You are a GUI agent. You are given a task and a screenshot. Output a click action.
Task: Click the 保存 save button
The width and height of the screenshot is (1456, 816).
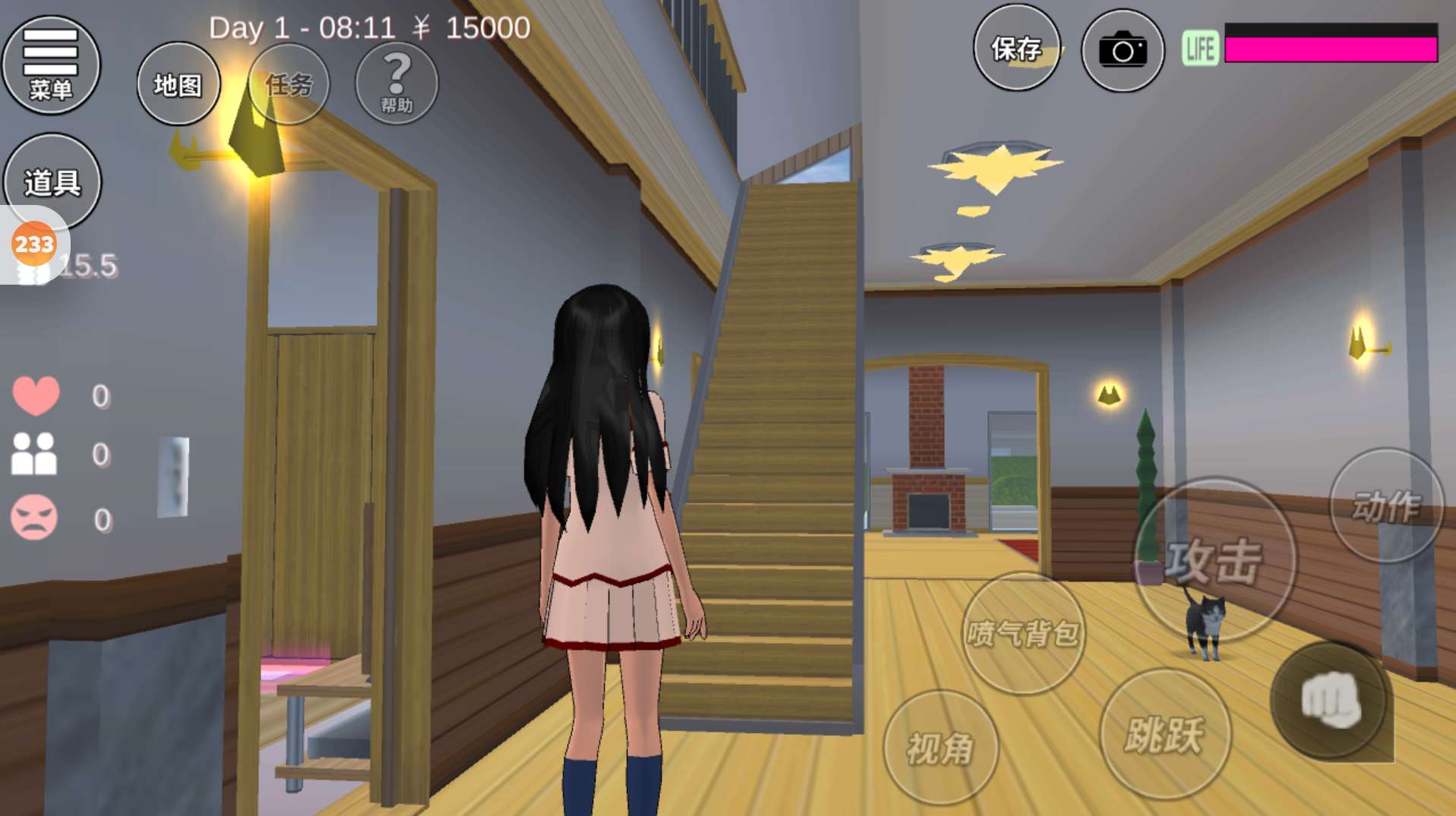coord(1016,49)
